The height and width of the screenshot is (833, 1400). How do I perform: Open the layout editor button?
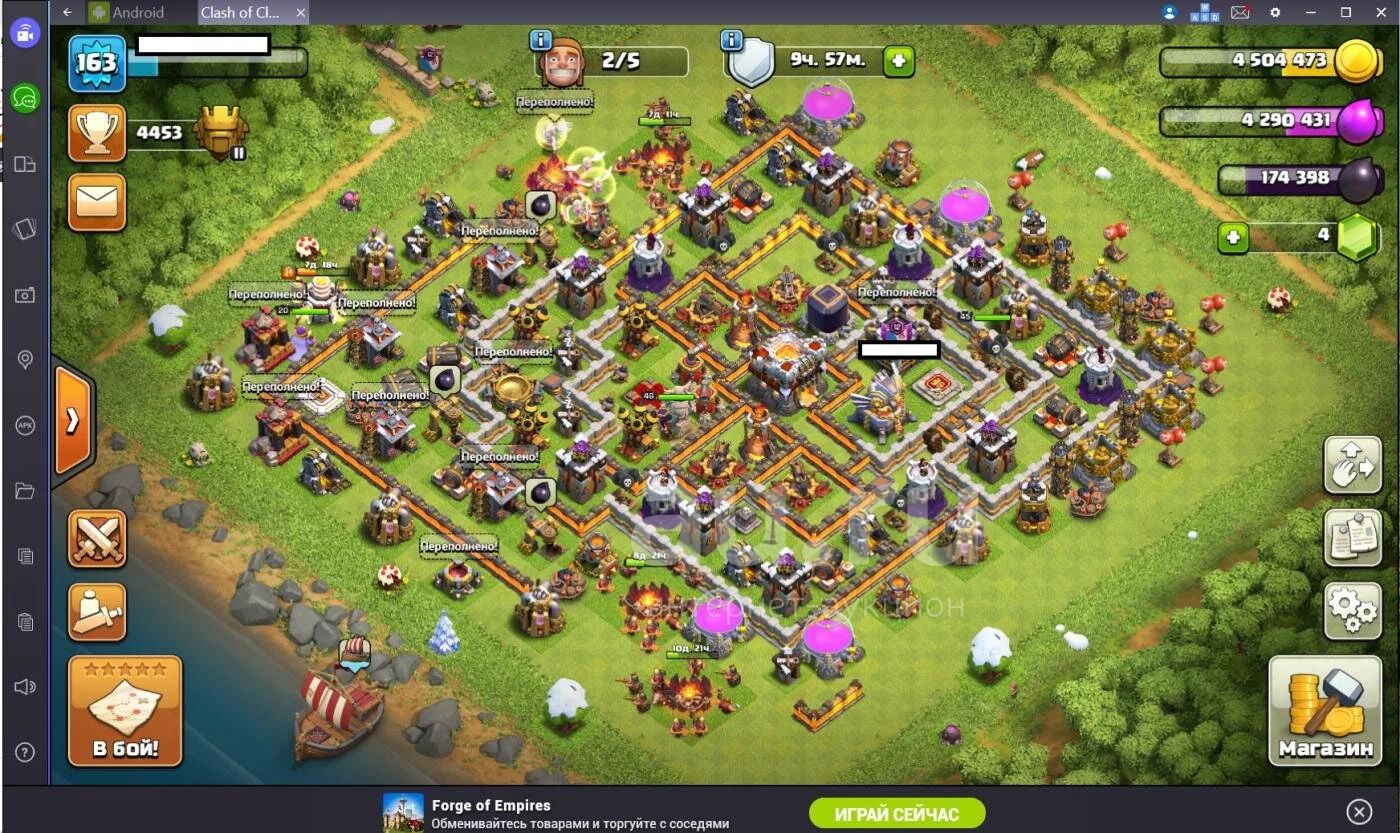click(x=1352, y=464)
